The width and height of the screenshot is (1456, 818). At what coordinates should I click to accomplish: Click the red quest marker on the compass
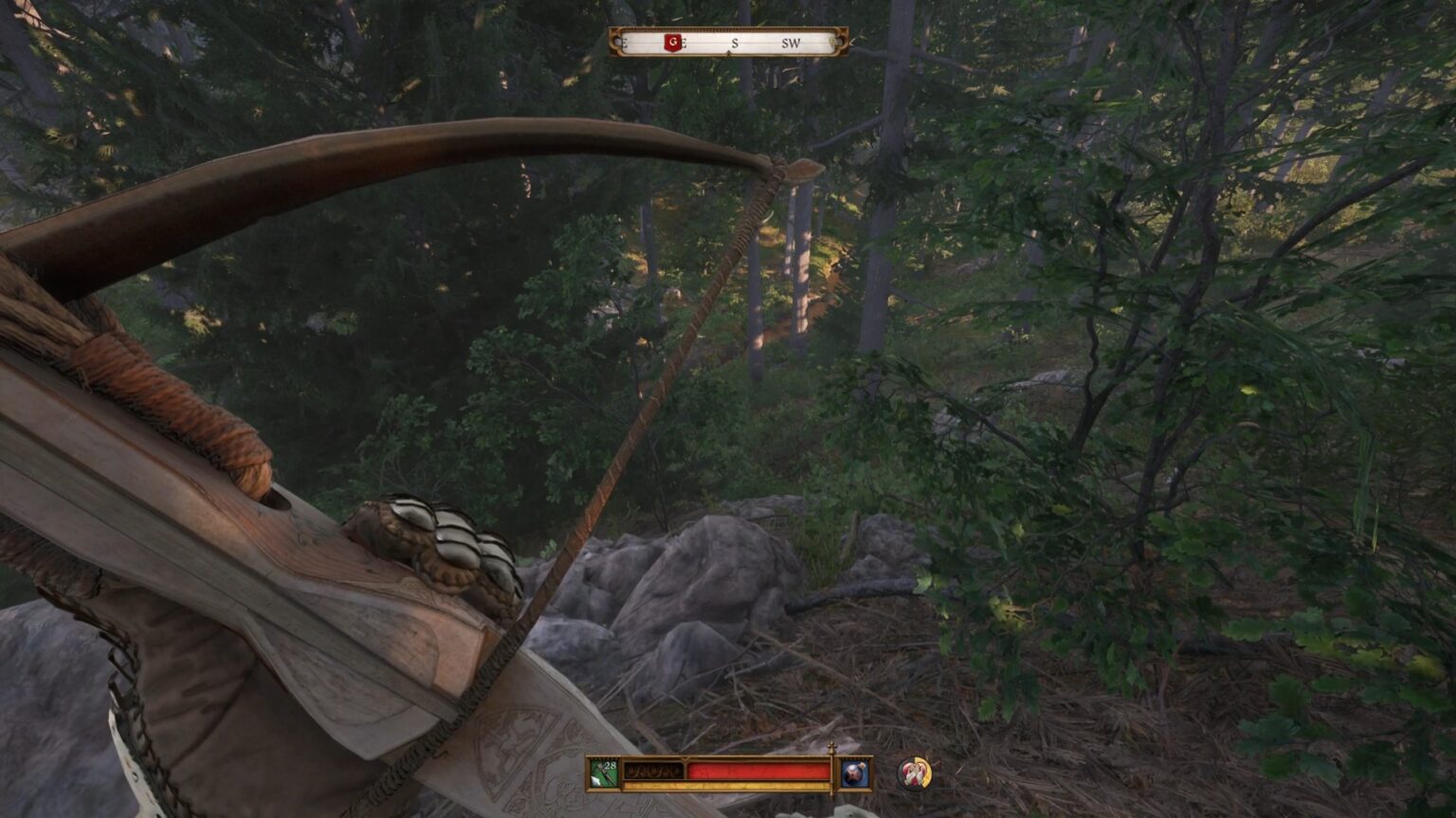pyautogui.click(x=673, y=42)
